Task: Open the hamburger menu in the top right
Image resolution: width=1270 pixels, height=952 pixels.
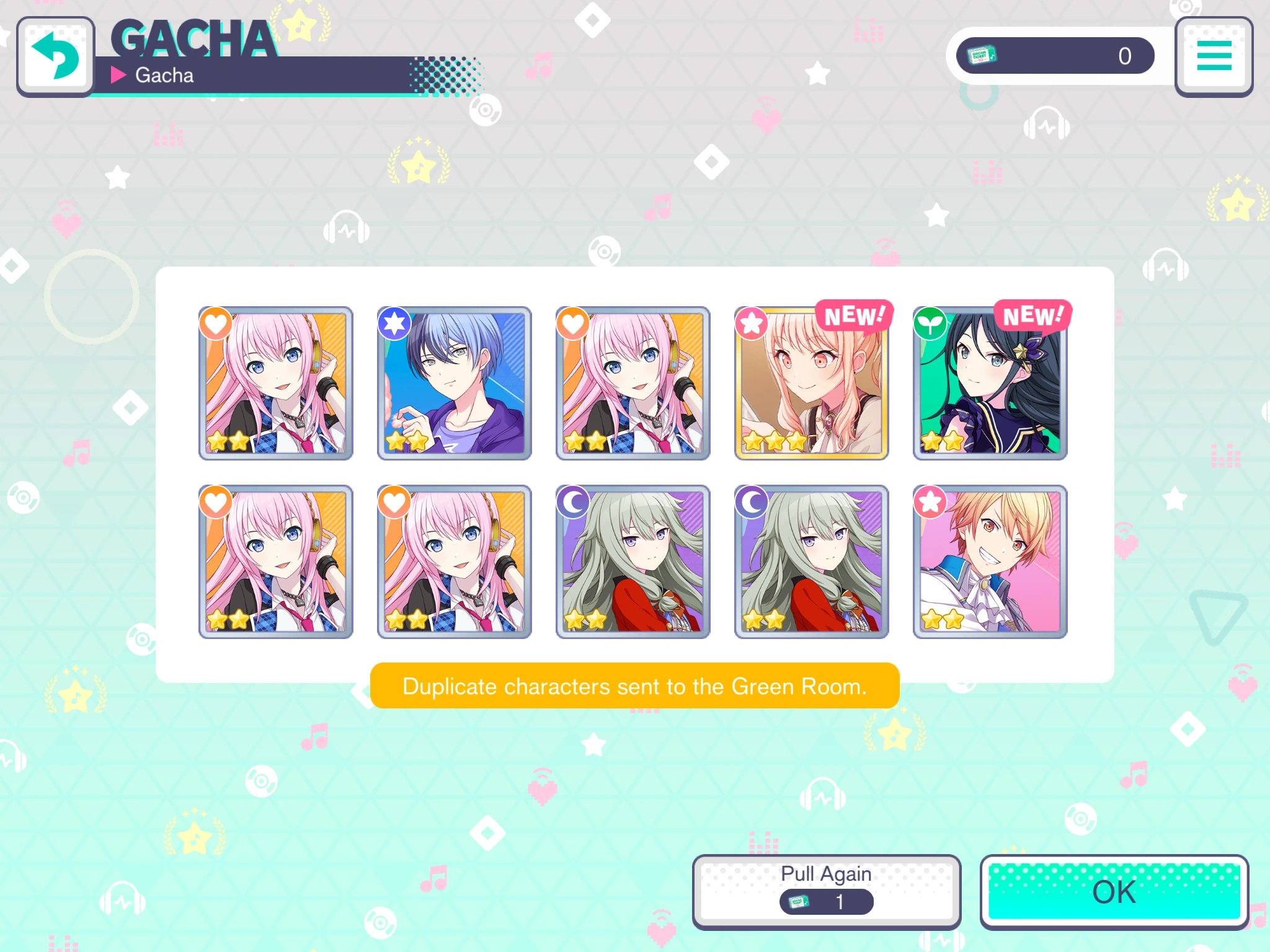Action: [1214, 56]
